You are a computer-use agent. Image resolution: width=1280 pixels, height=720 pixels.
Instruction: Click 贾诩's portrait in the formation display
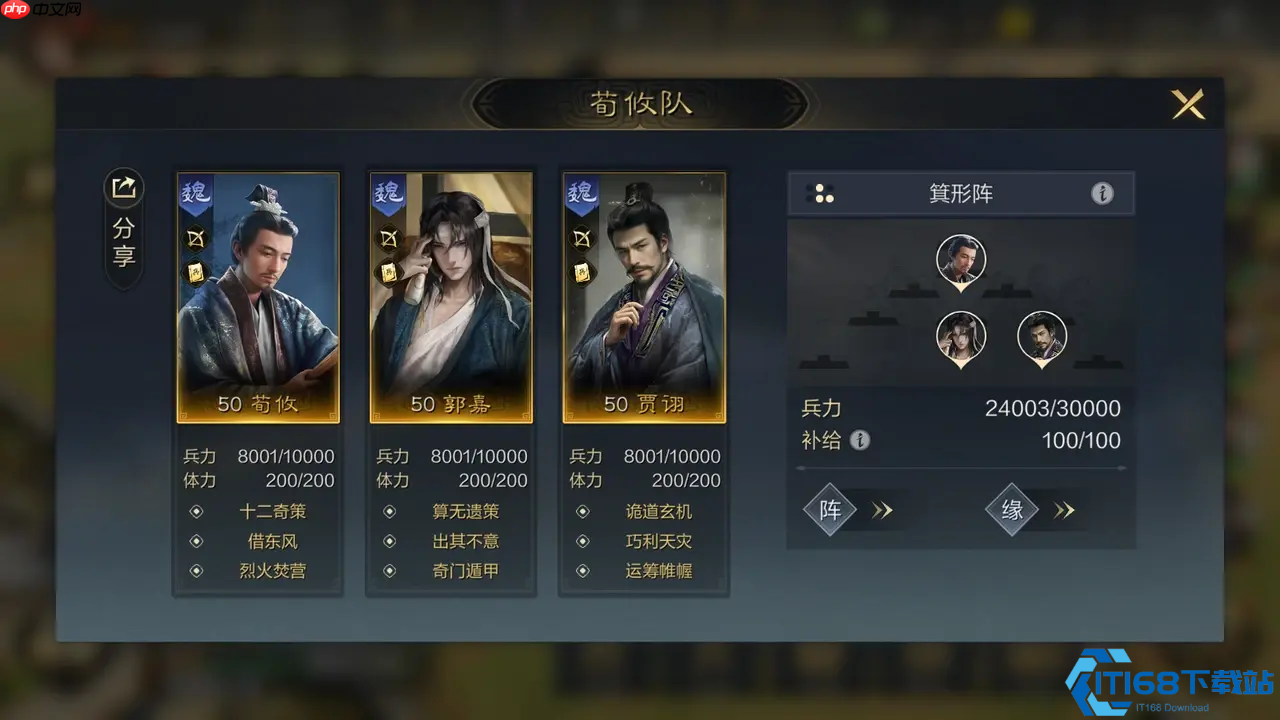(1042, 339)
